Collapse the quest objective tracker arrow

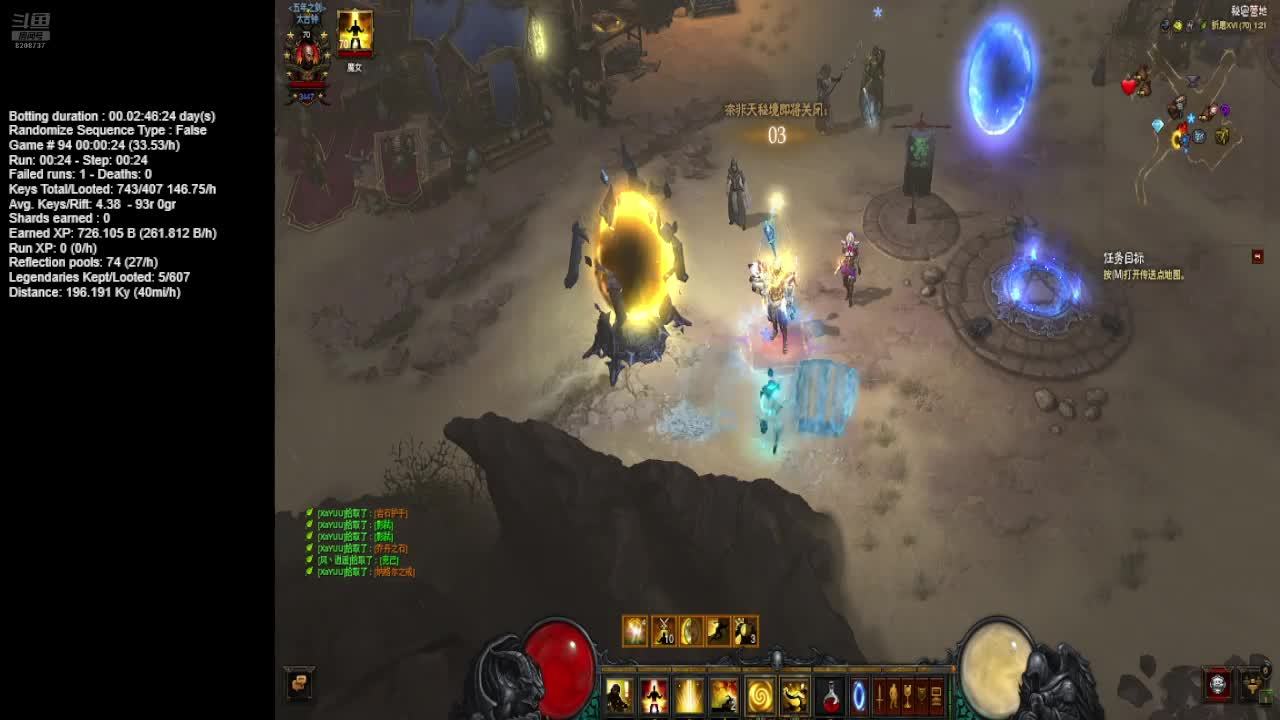[x=1257, y=257]
